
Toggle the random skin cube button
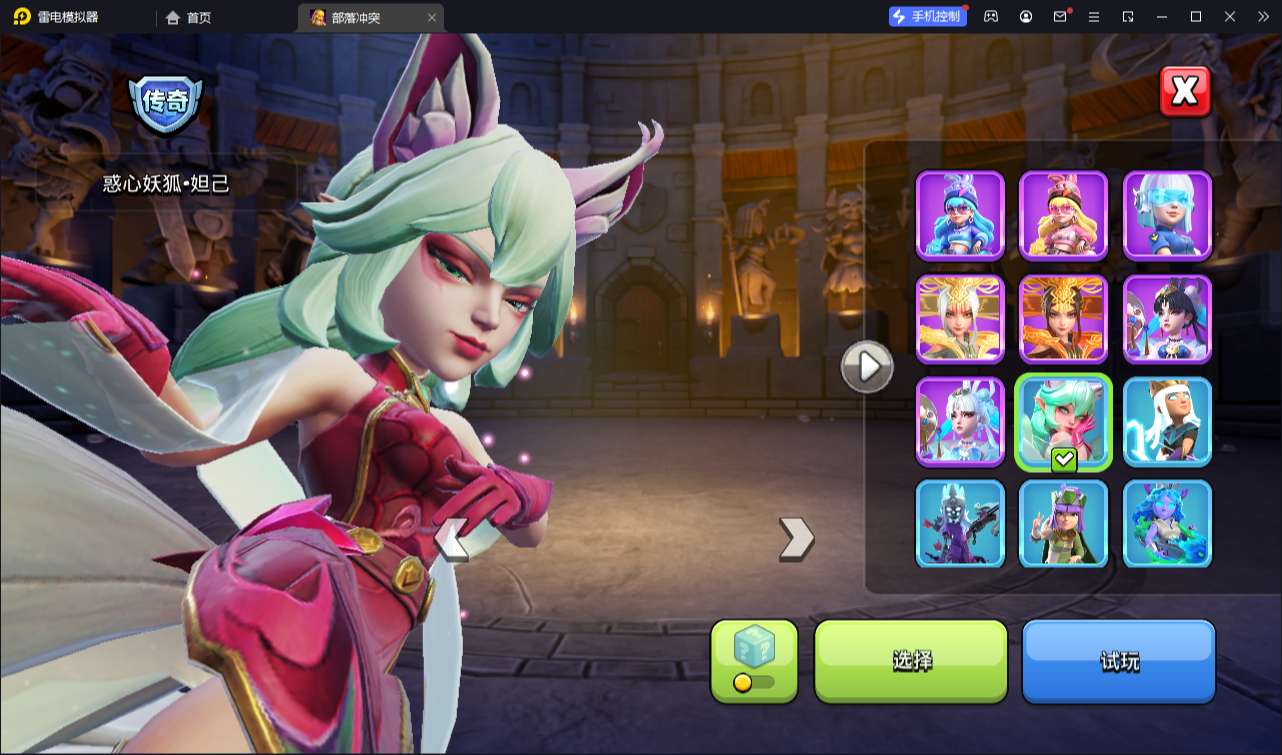point(754,661)
